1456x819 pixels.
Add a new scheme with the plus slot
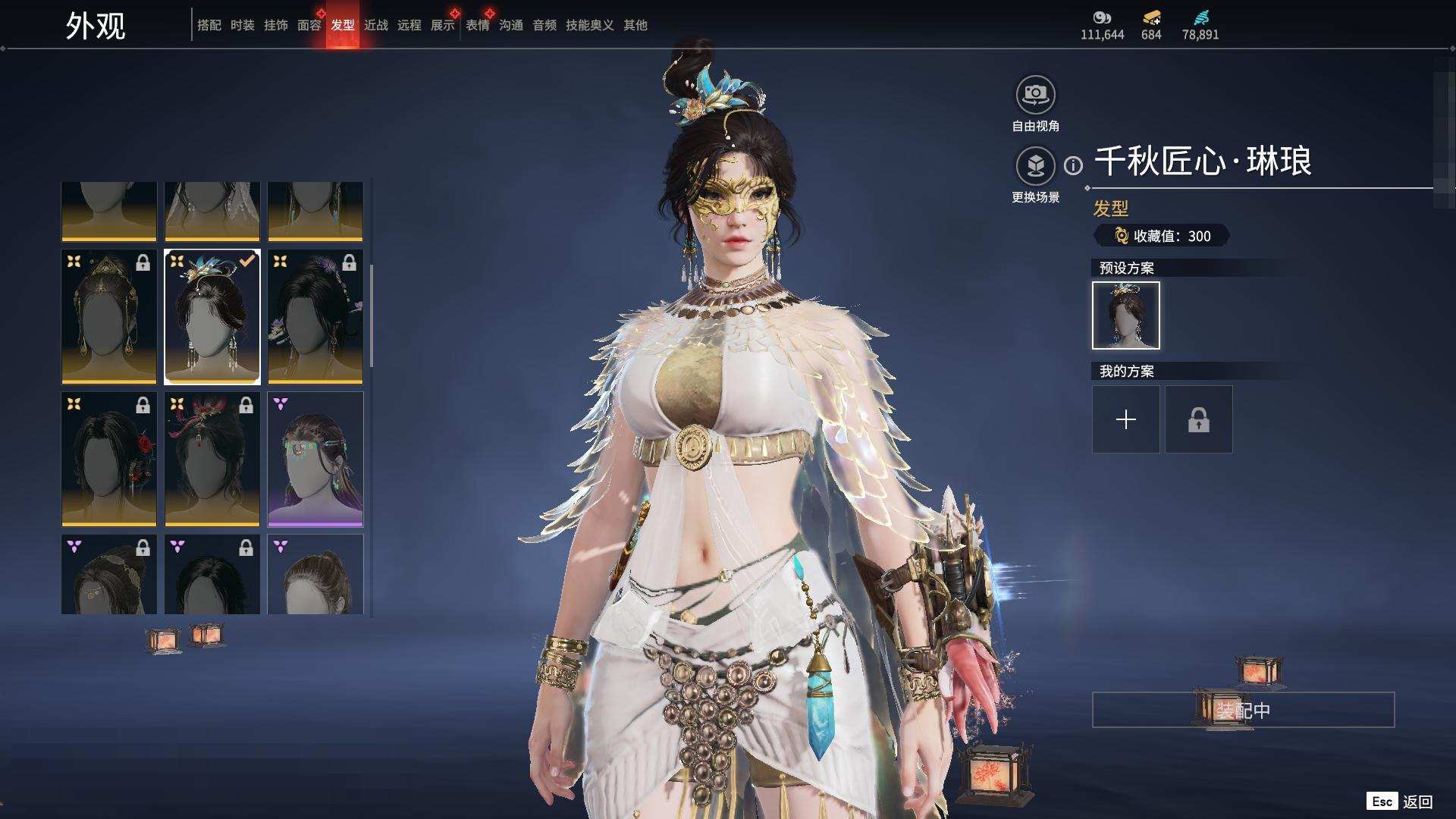pyautogui.click(x=1125, y=419)
